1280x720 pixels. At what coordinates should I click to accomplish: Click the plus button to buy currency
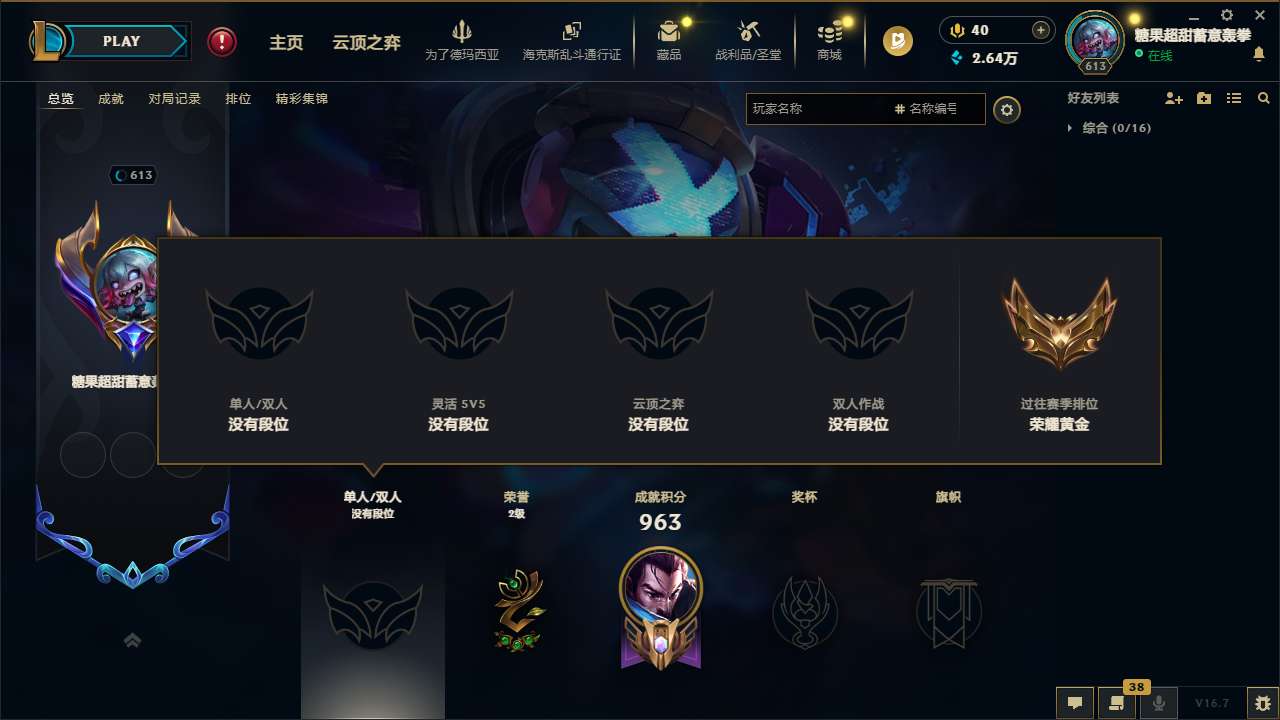click(x=1040, y=30)
